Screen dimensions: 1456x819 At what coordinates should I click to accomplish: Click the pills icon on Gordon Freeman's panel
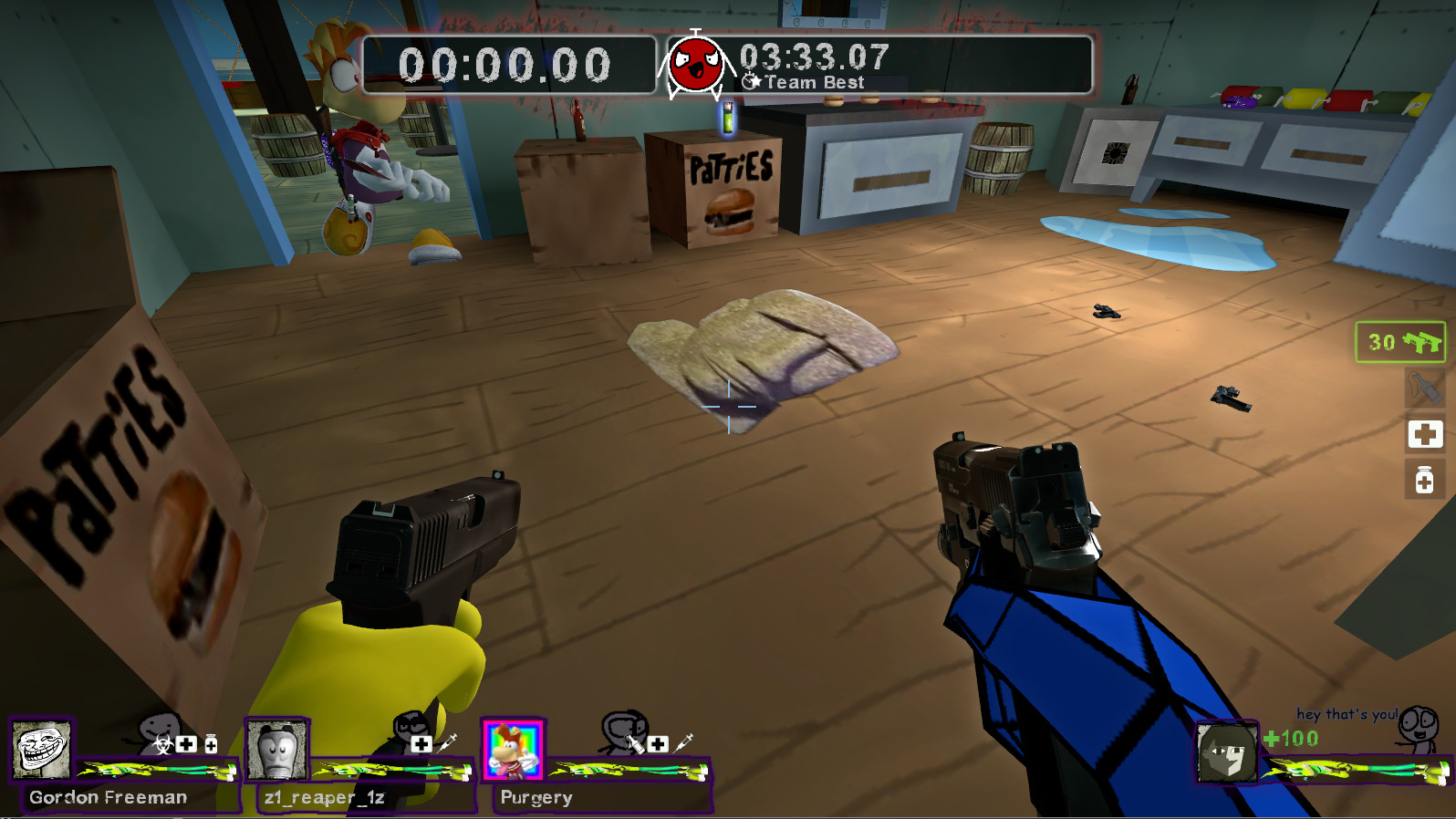click(210, 743)
